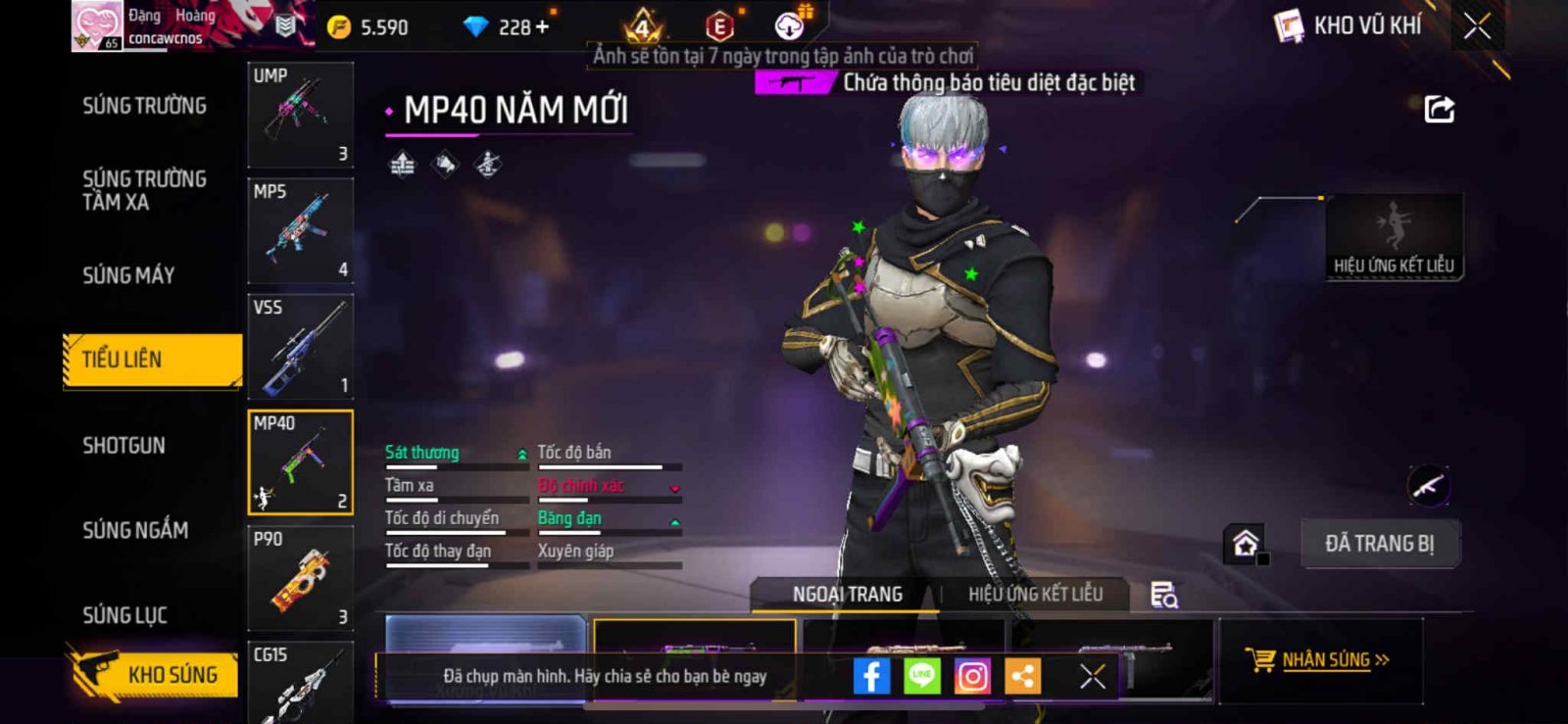Screen dimensions: 1568x724
Task: Select the P90 weapon thumbnail
Action: 300,578
